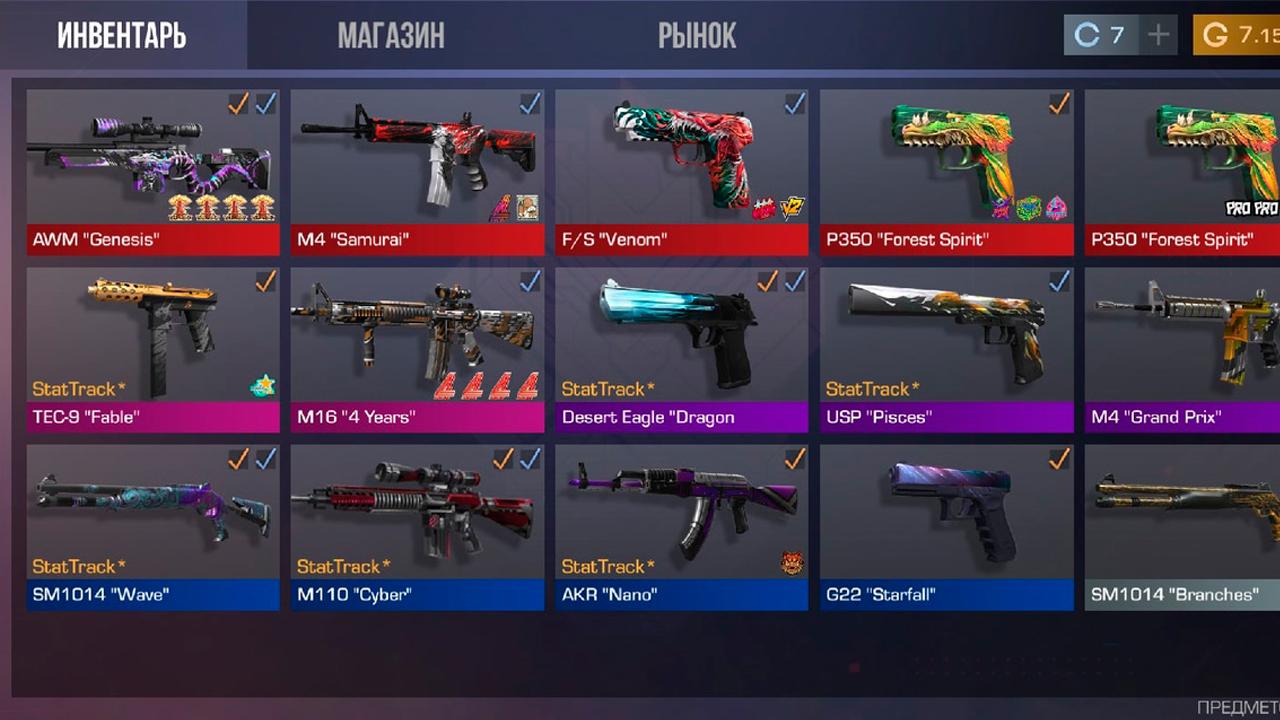Select the M4 "Grand Prix" skin
Image resolution: width=1280 pixels, height=720 pixels.
1182,349
